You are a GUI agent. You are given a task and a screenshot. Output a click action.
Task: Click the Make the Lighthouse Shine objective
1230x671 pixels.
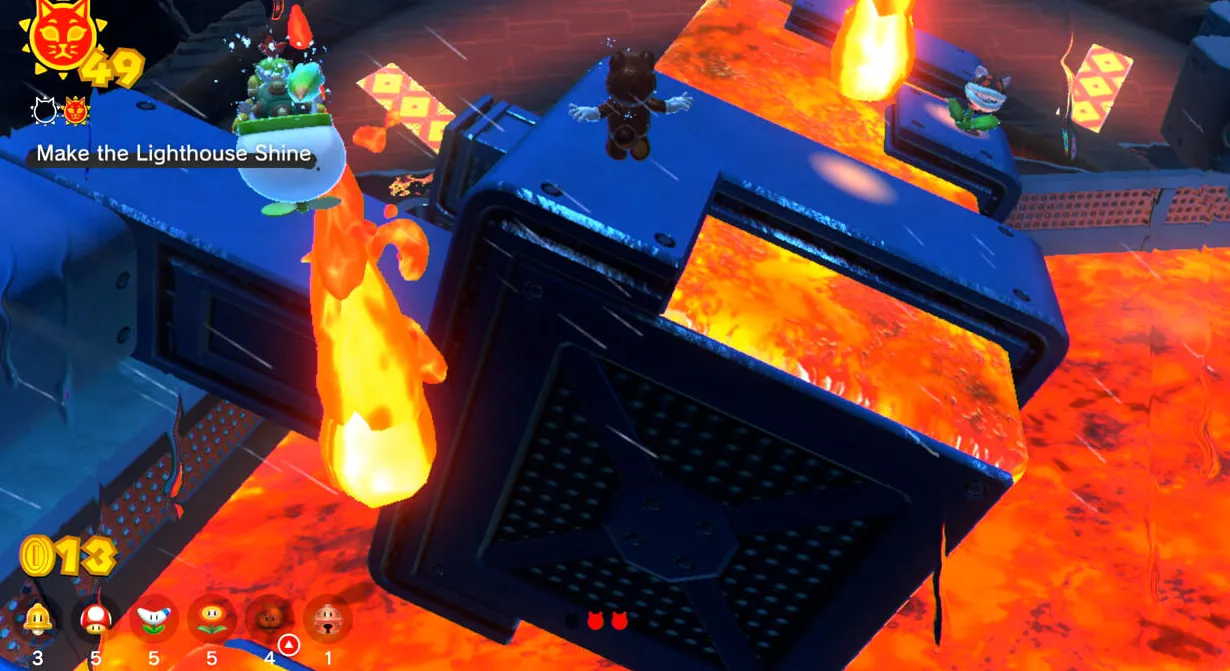(174, 155)
